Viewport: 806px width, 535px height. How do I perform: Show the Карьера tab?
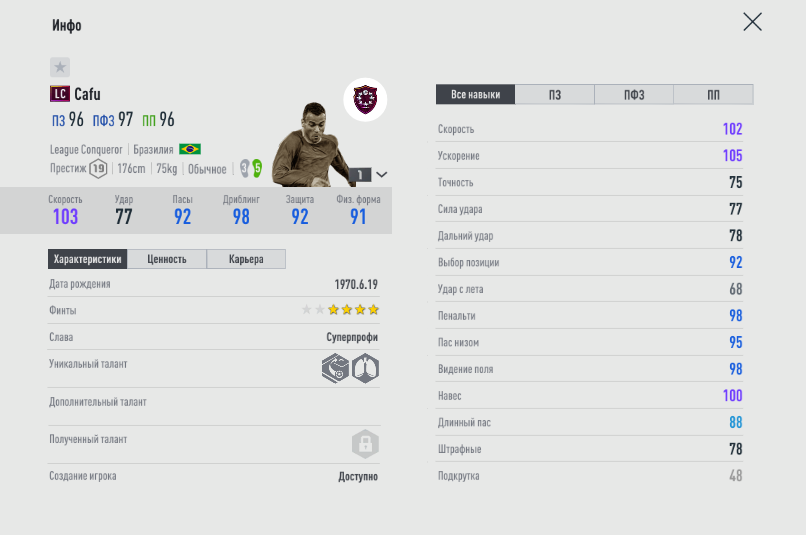point(246,259)
